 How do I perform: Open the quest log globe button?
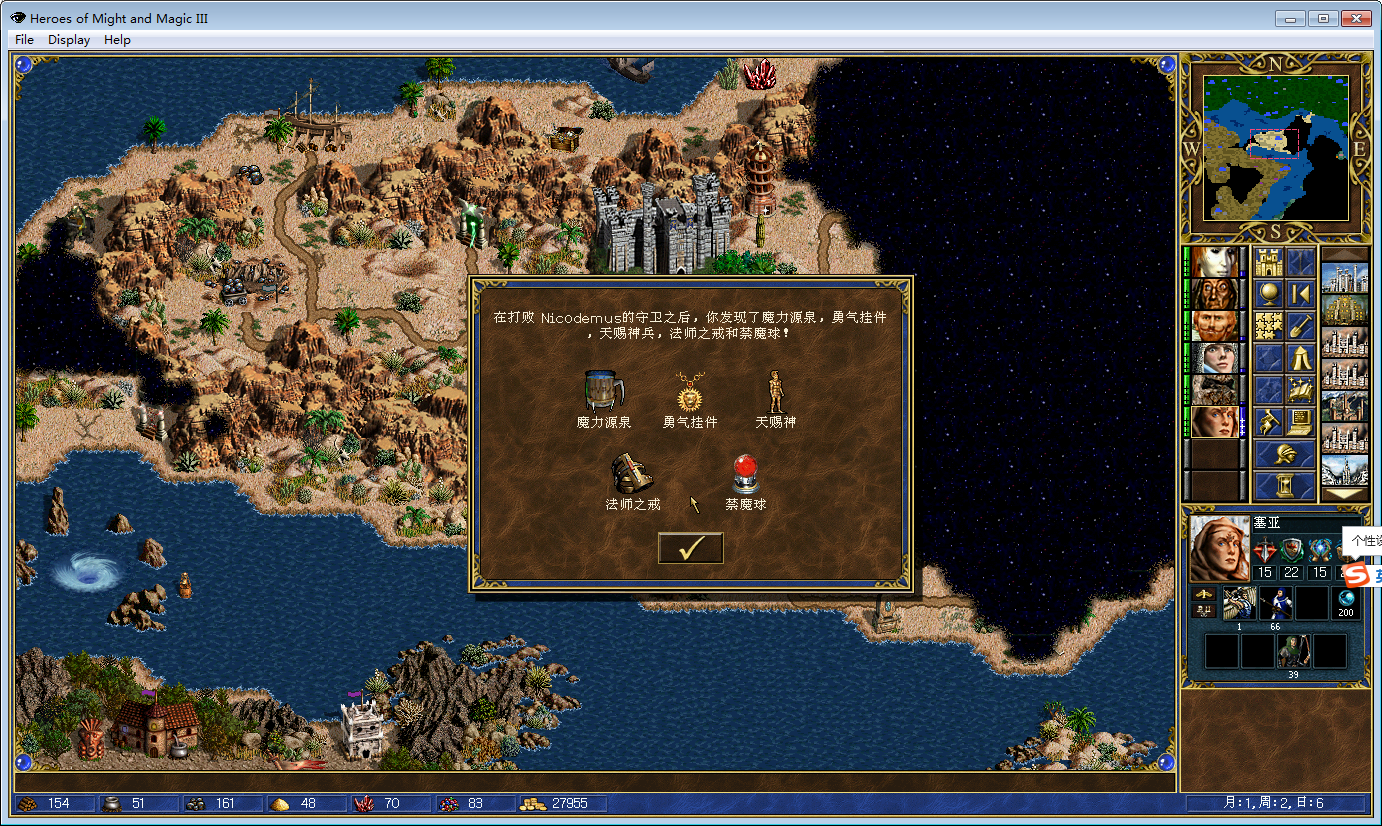(1268, 294)
